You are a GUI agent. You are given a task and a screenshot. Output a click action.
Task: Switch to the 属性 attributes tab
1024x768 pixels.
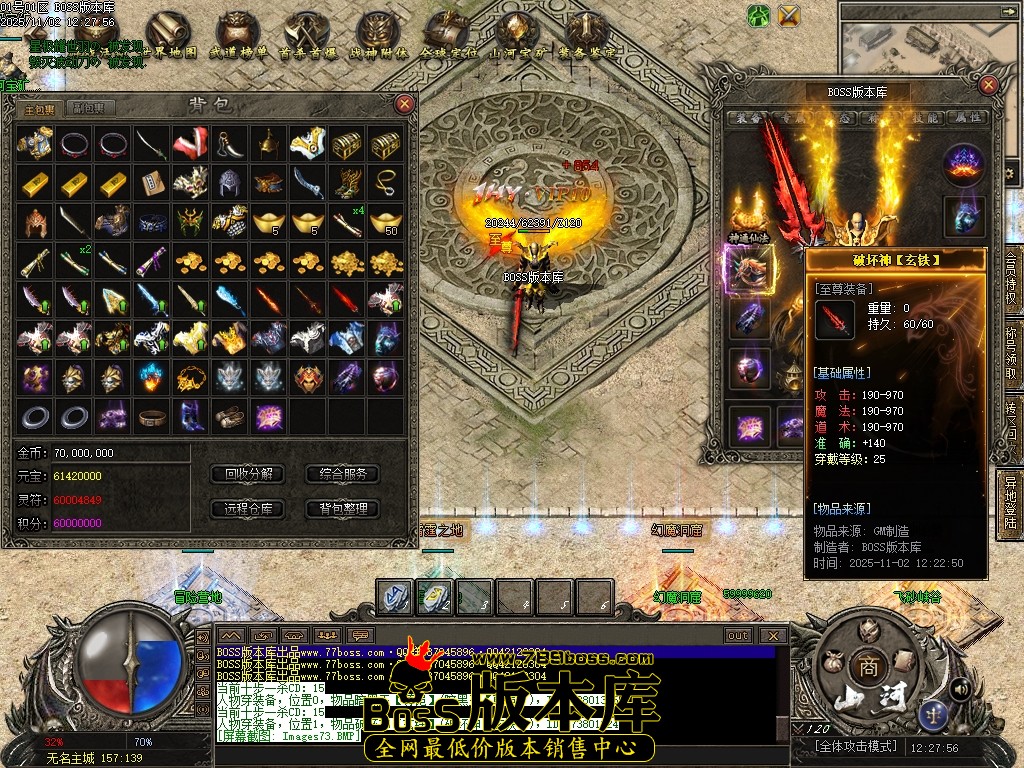pyautogui.click(x=966, y=118)
